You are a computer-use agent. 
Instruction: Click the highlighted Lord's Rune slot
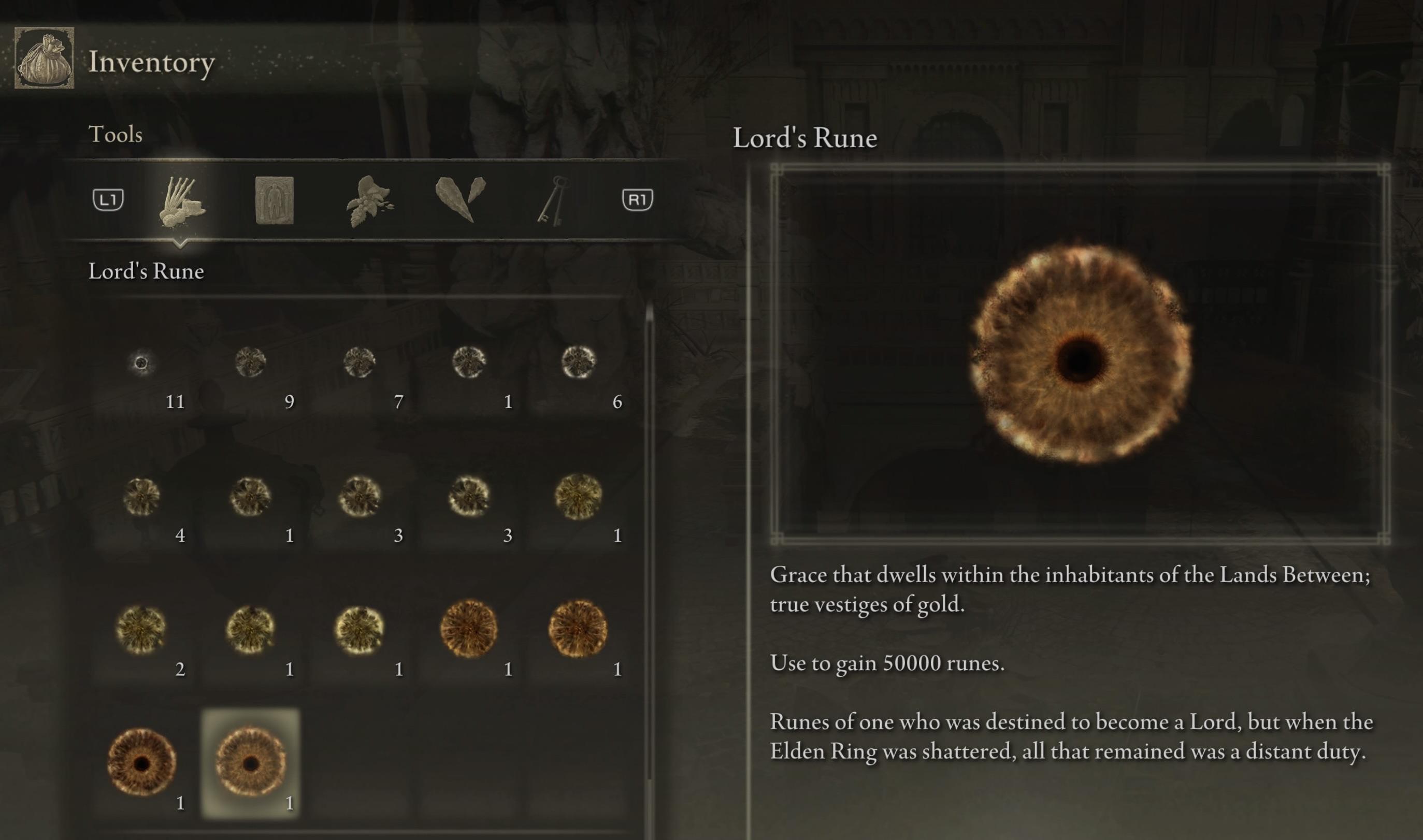coord(251,763)
